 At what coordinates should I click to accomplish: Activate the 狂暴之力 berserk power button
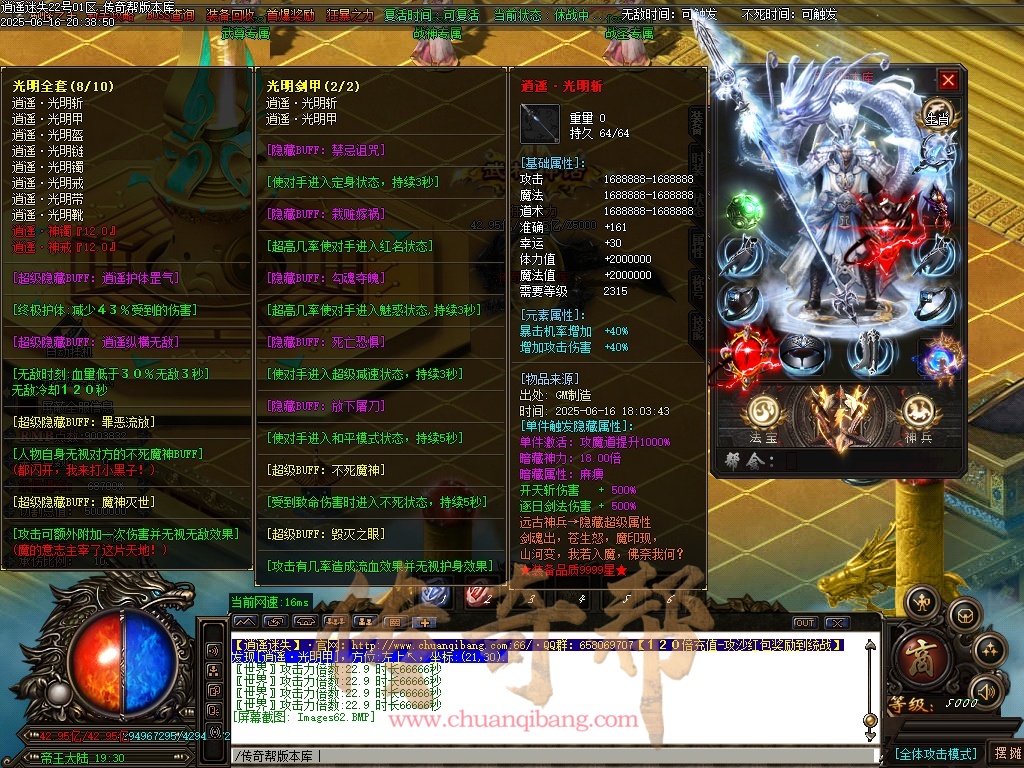coord(349,15)
